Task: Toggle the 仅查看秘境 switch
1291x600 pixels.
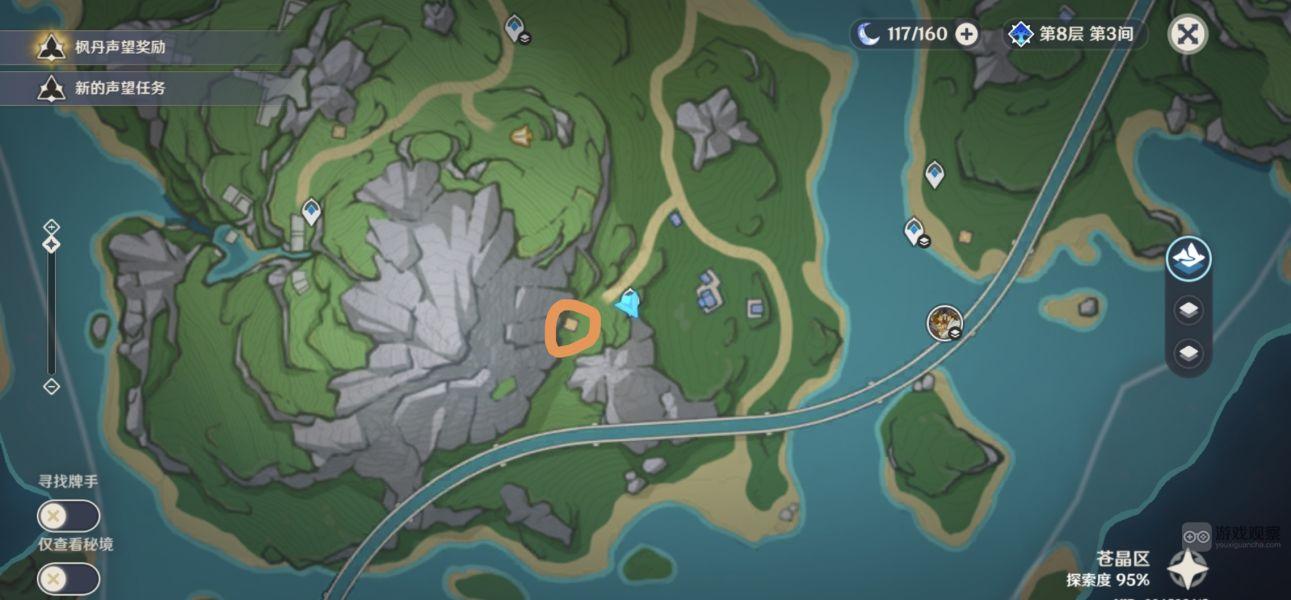Action: 68,579
